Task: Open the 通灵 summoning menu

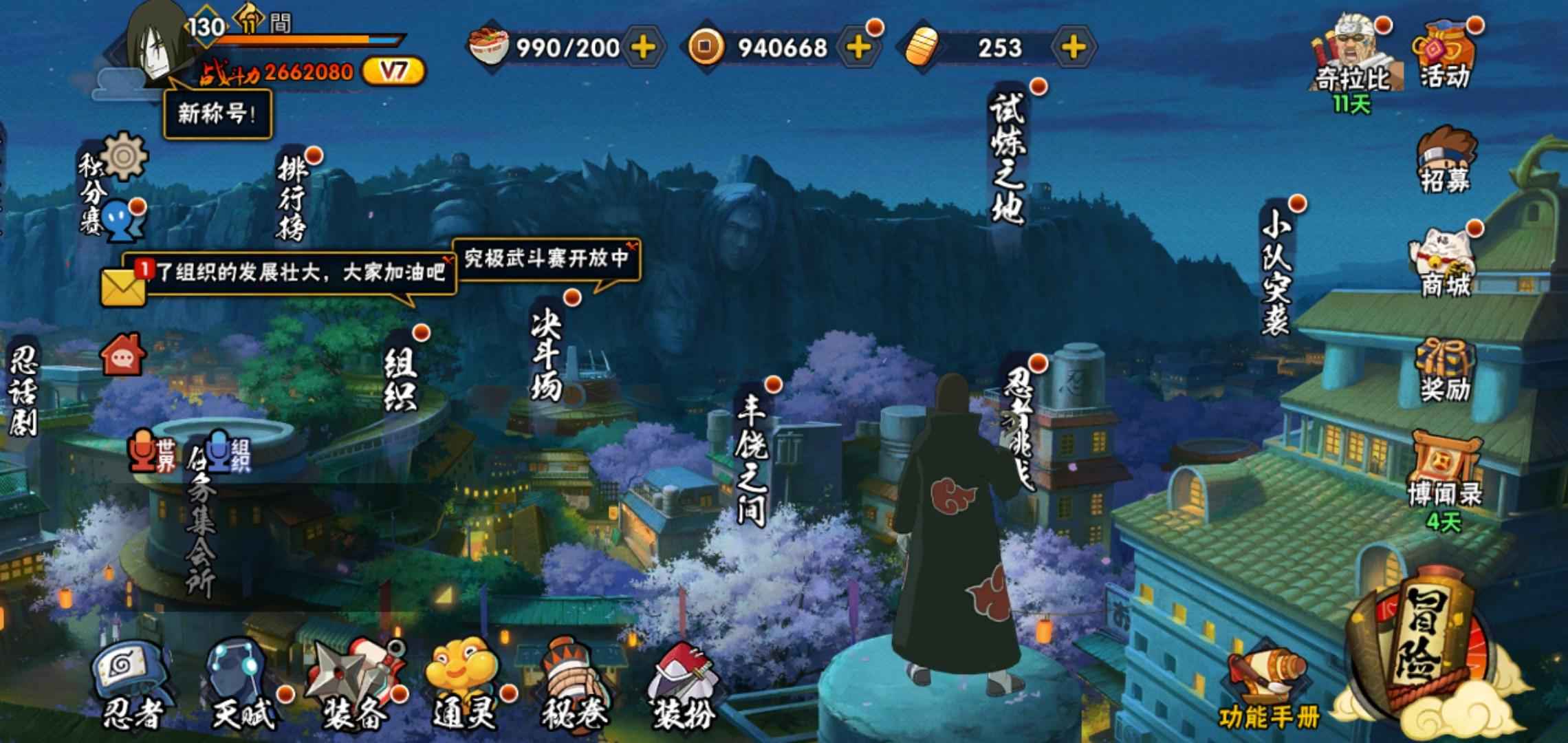Action: [464, 686]
